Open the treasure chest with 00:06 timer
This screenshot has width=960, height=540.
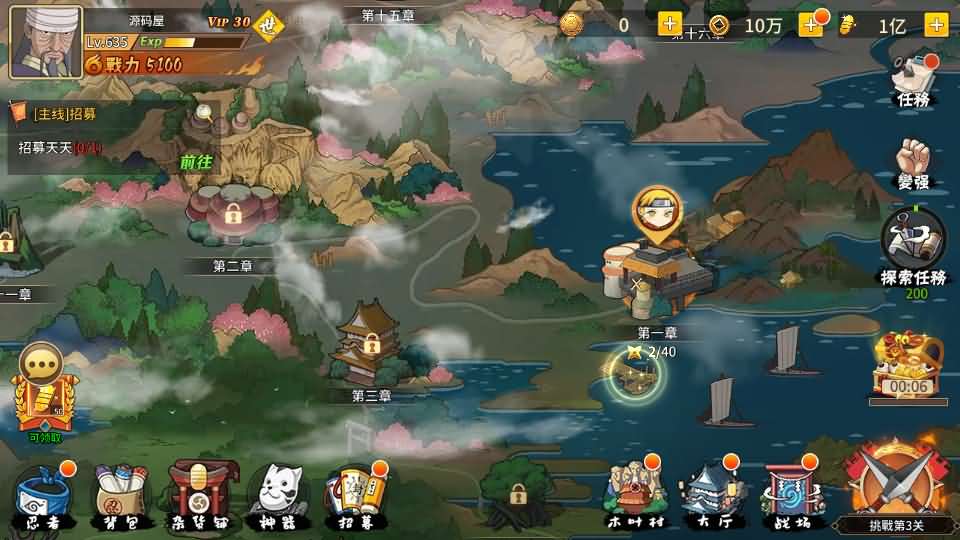(907, 366)
